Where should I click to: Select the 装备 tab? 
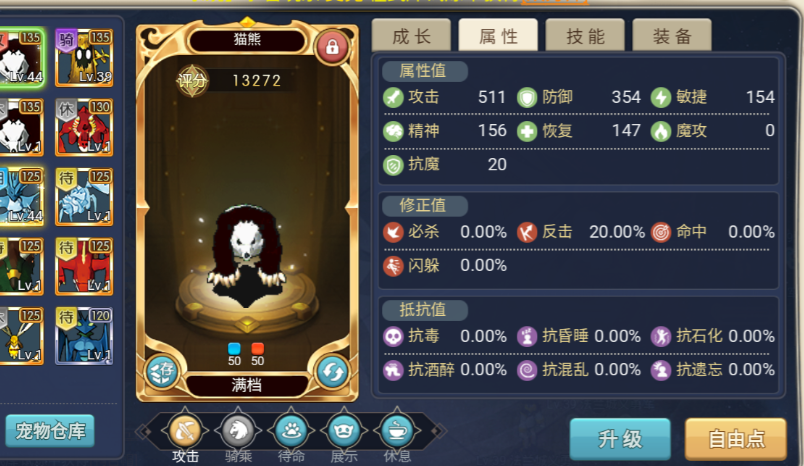672,37
